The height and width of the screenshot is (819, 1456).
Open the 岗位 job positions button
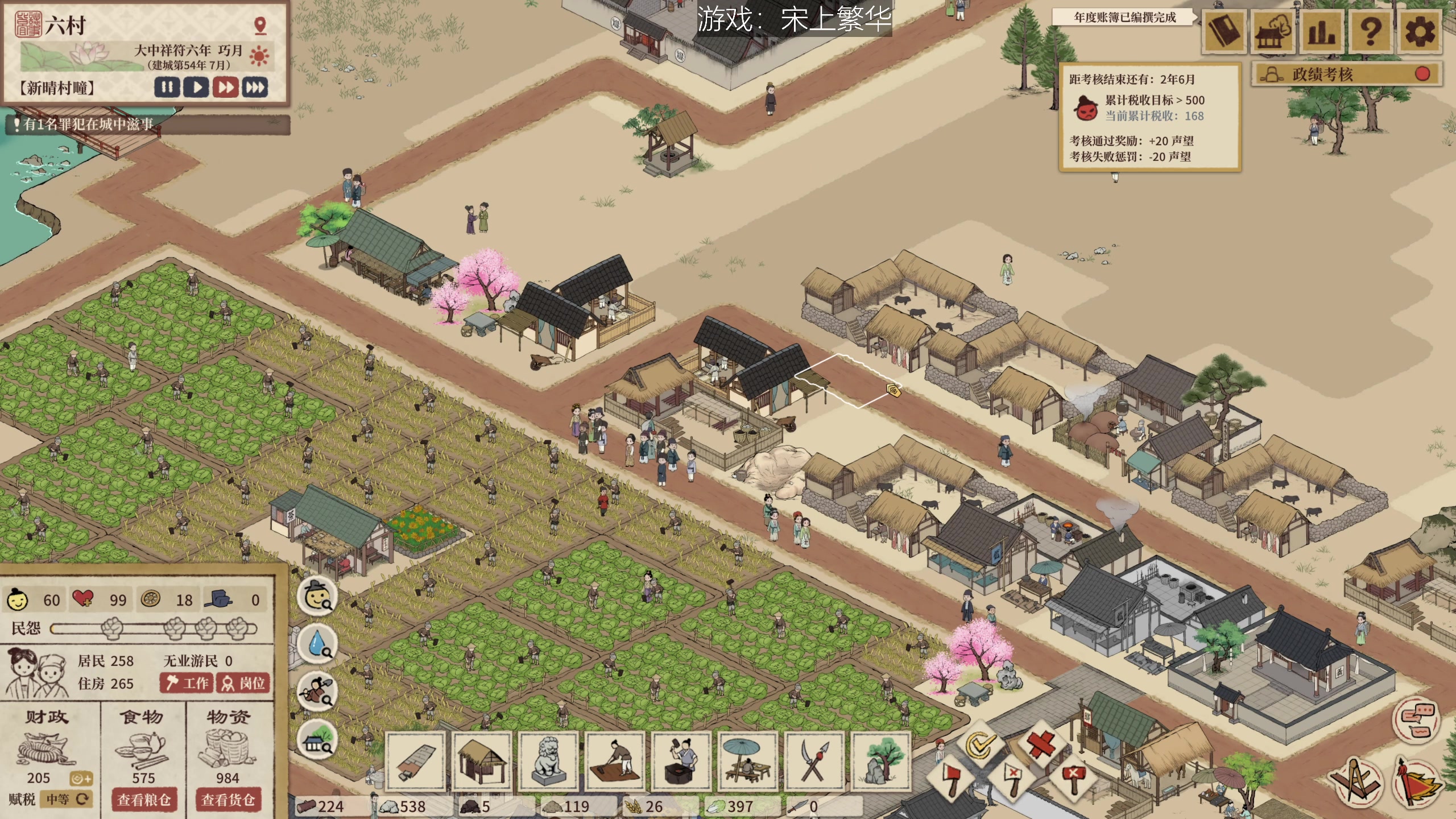[243, 682]
